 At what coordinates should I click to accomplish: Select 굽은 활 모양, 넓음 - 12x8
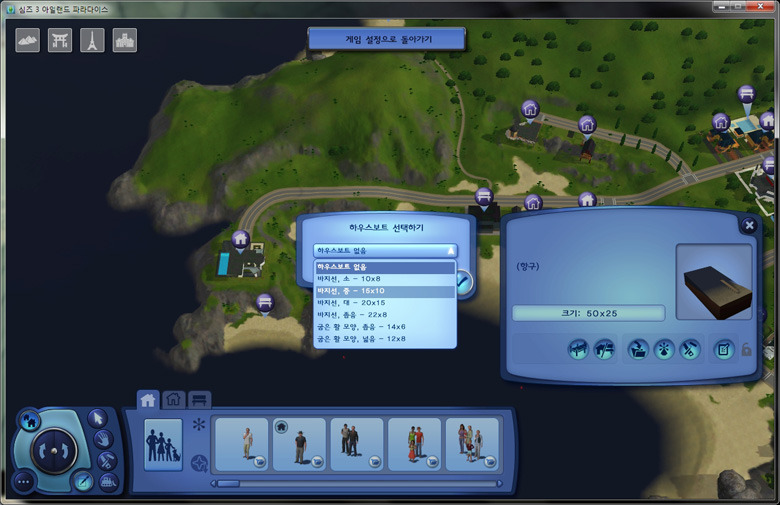coord(385,339)
